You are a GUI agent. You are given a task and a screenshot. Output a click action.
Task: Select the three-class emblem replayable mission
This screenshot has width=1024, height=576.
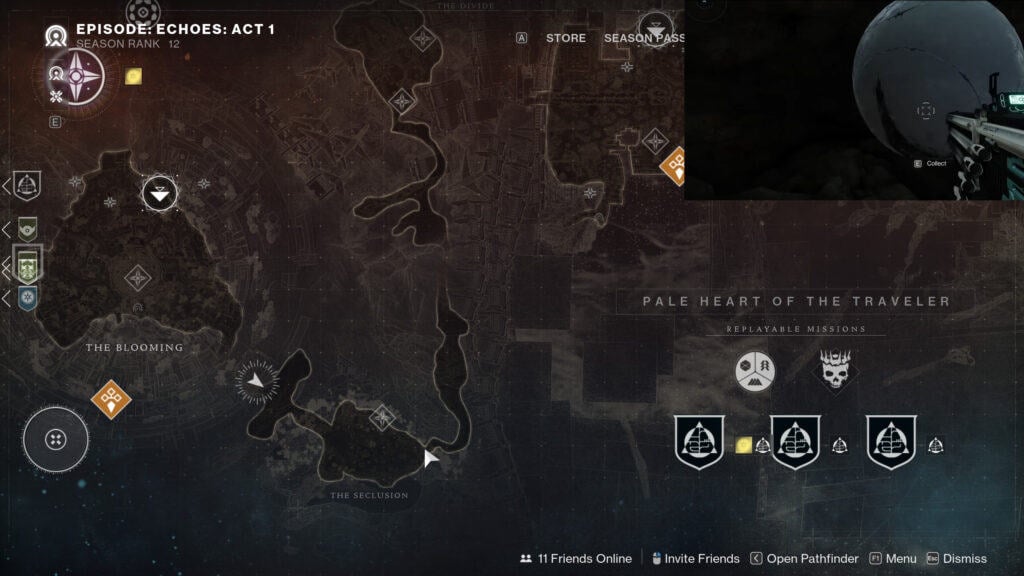(755, 372)
